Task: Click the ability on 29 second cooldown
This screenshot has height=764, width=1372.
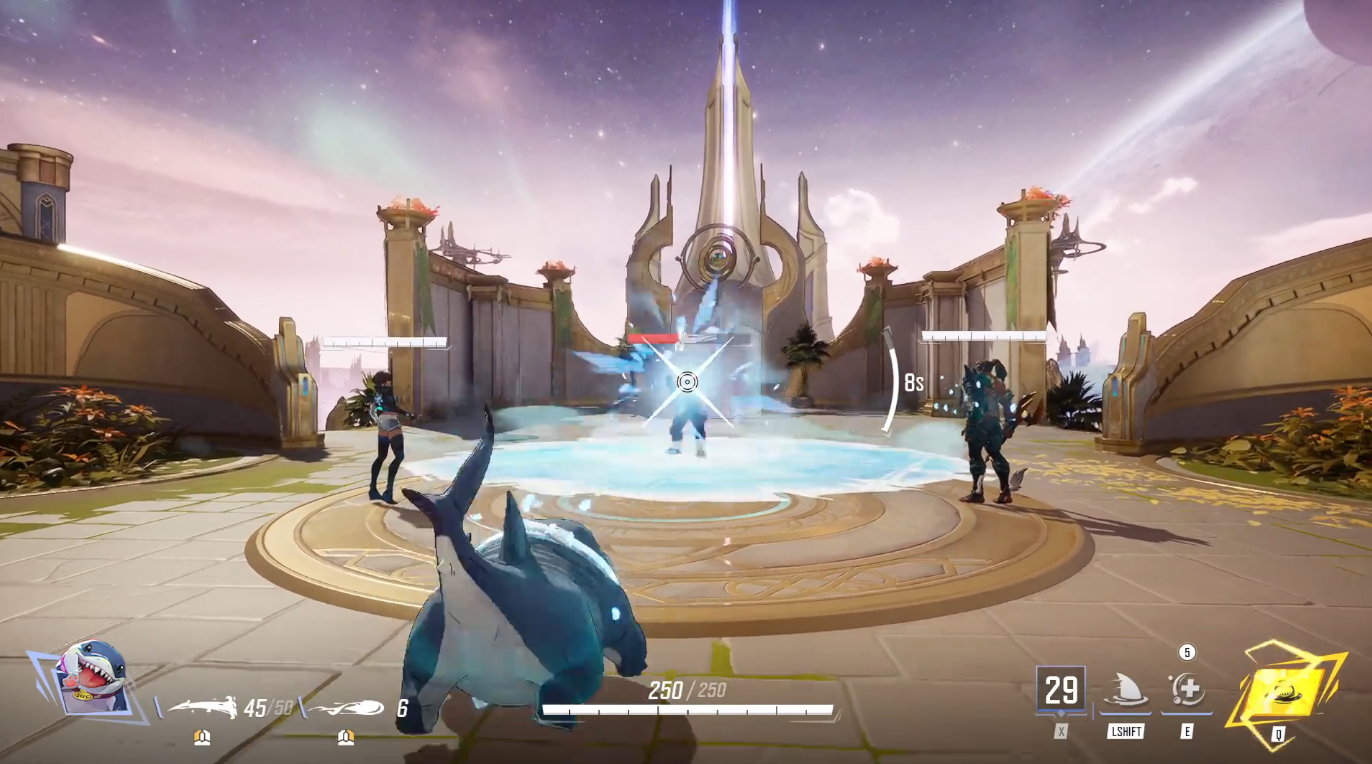Action: pyautogui.click(x=1061, y=690)
